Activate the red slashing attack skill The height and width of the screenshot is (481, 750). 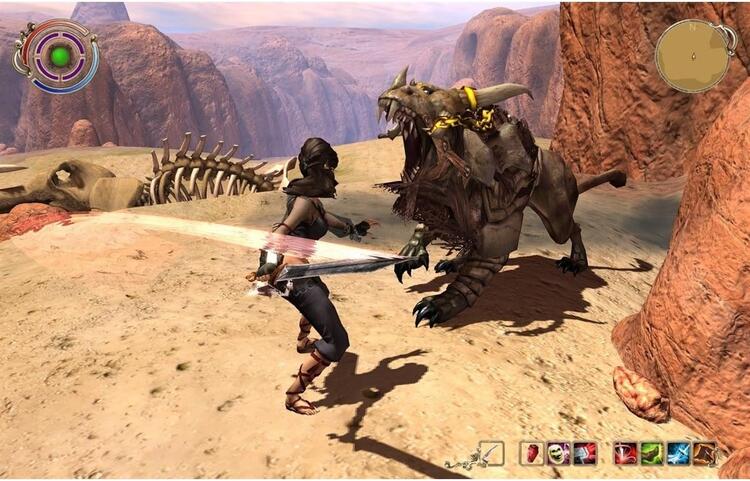tap(626, 453)
